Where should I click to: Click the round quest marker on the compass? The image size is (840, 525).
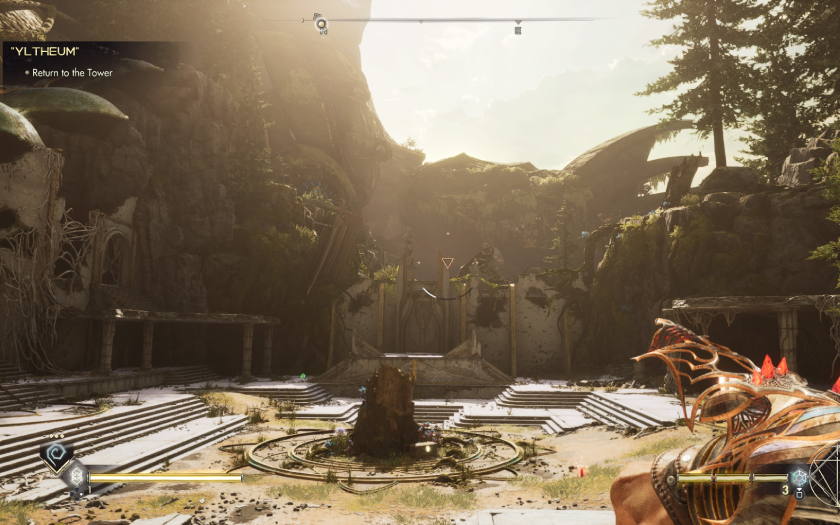320,22
